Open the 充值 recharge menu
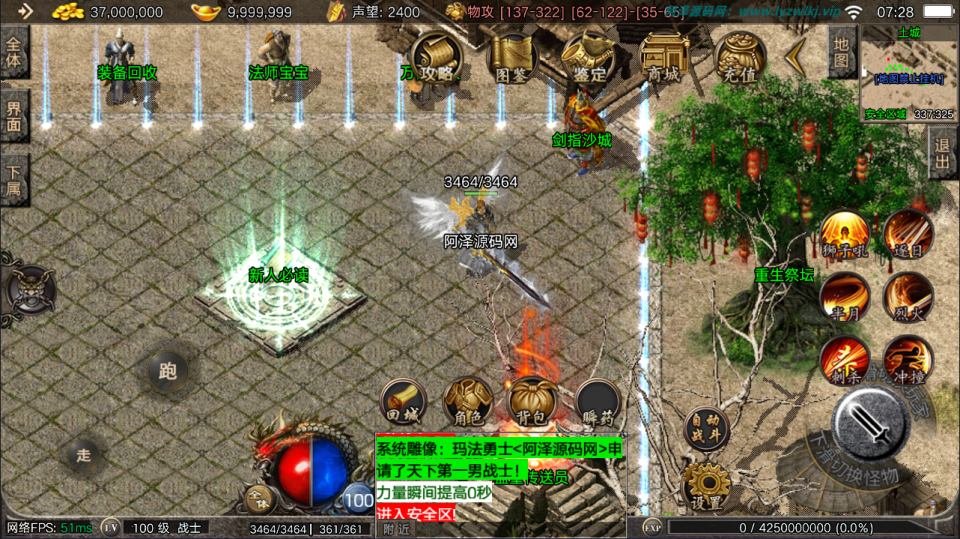The width and height of the screenshot is (960, 539). 738,56
